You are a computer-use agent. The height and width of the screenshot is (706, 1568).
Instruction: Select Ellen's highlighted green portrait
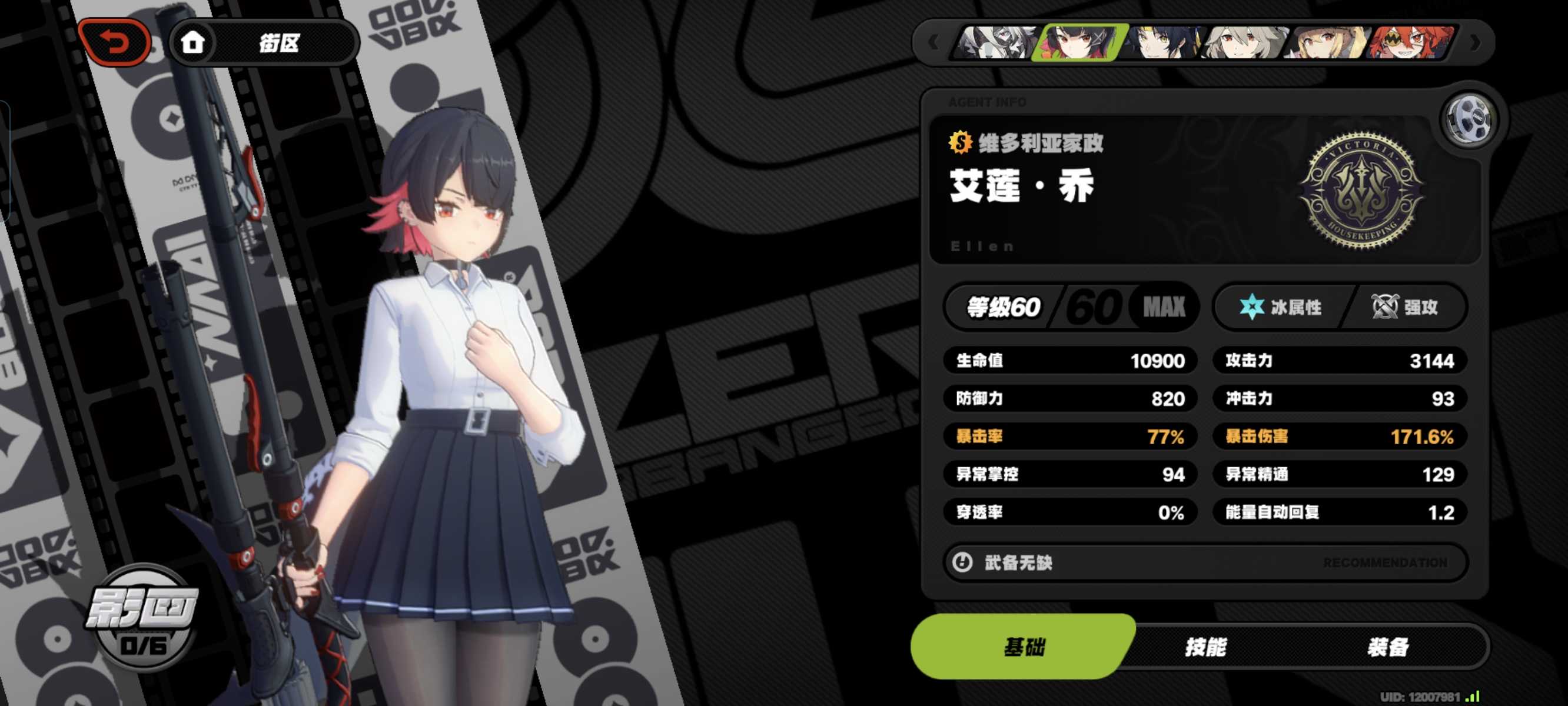coord(1081,42)
